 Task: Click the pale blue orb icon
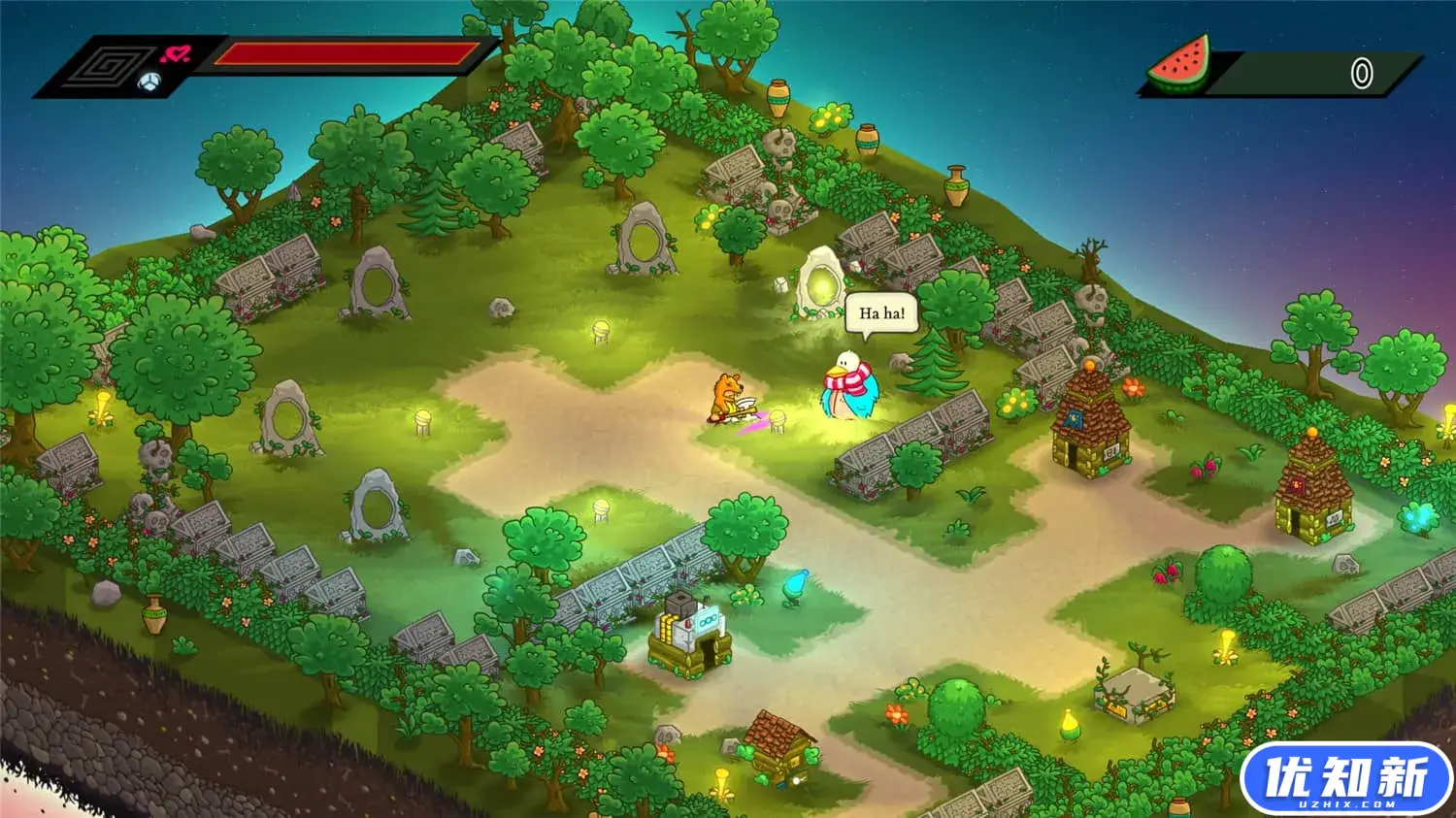(x=149, y=82)
